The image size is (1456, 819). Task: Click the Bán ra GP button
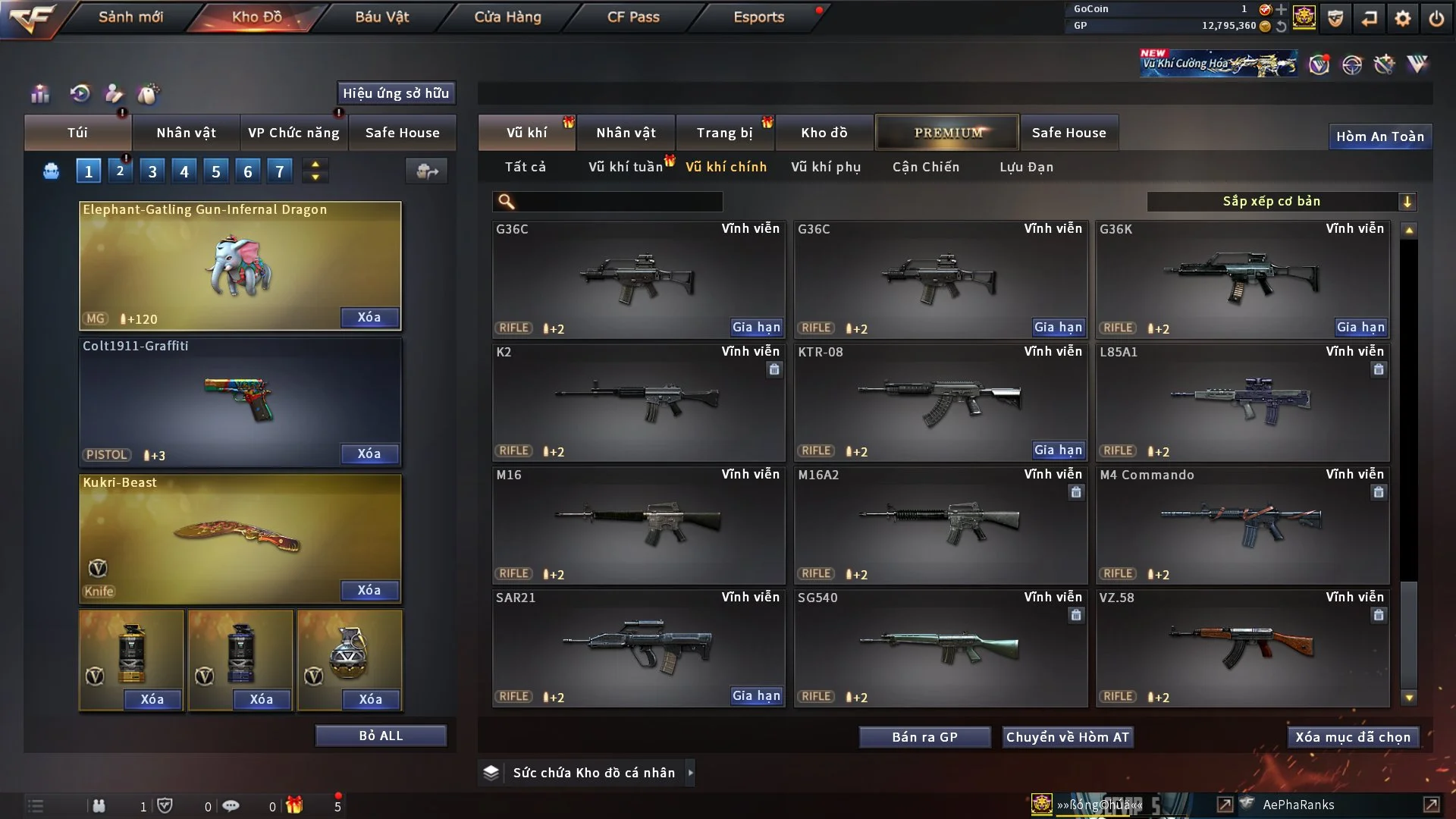924,737
